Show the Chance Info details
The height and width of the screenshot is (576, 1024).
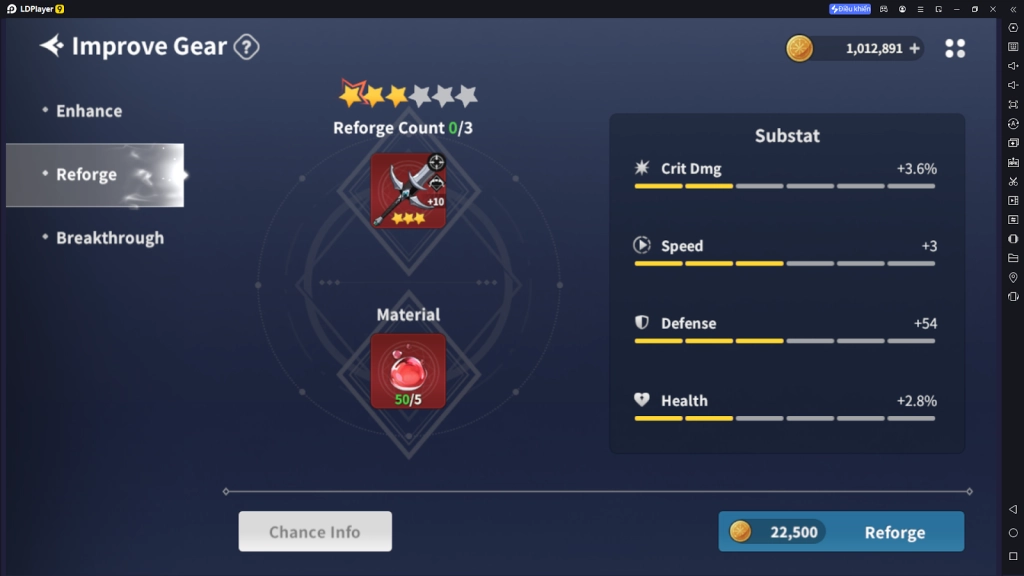[315, 532]
